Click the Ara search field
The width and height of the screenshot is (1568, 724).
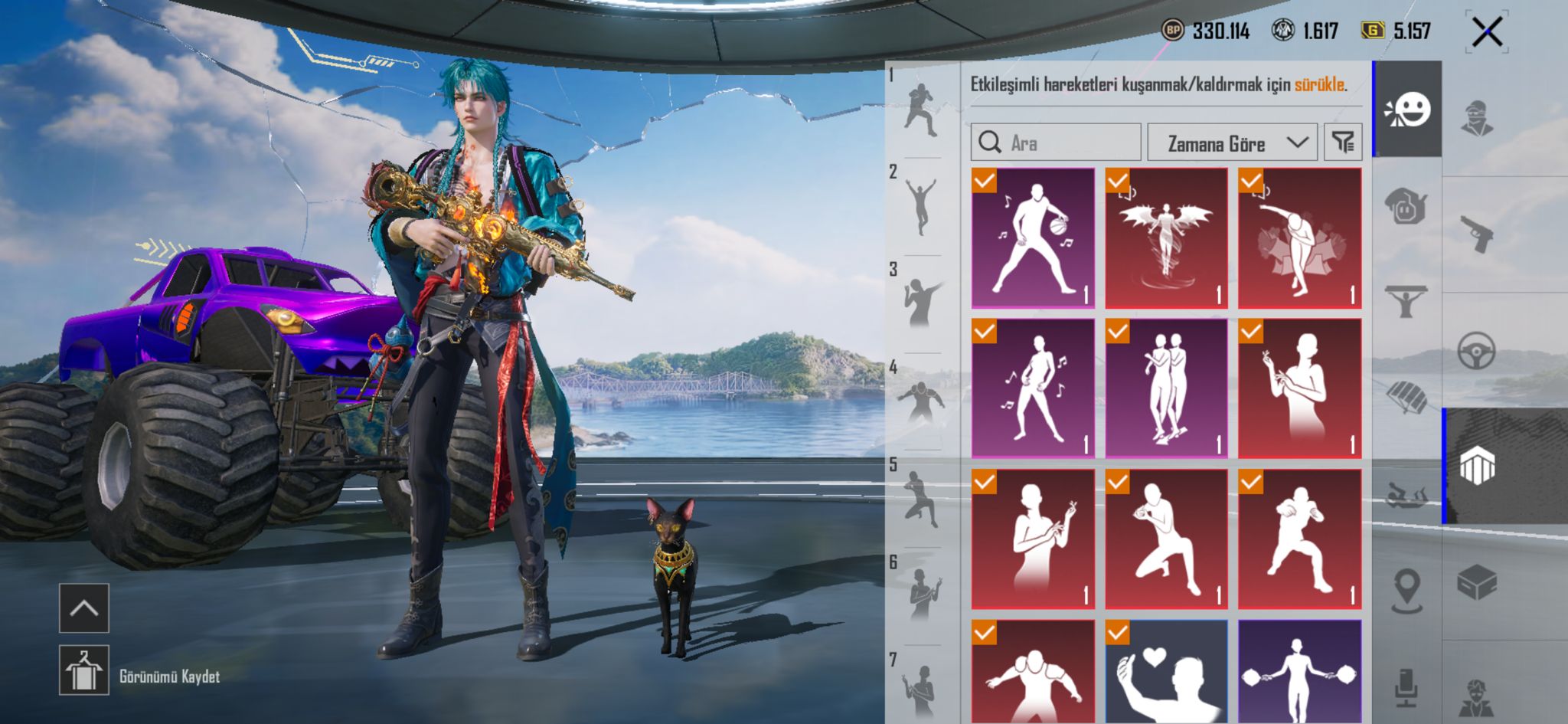1057,143
